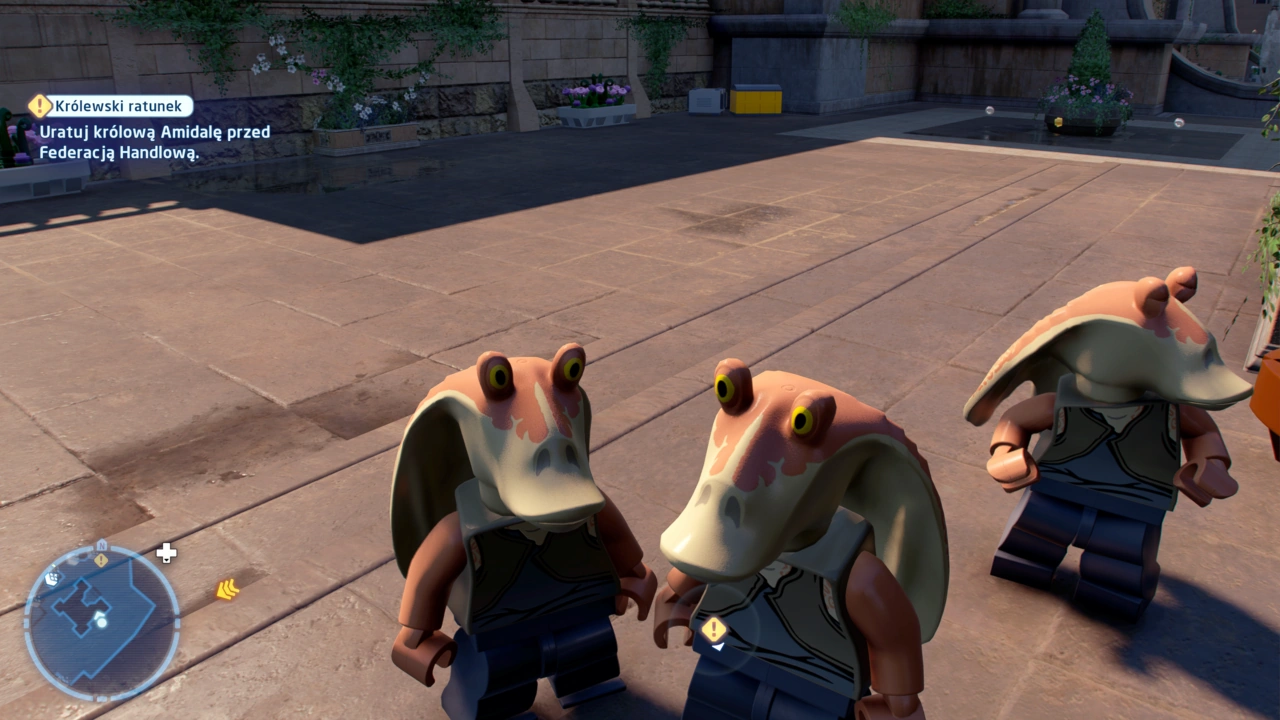Click the yellow chevron direction arrows

[x=228, y=589]
